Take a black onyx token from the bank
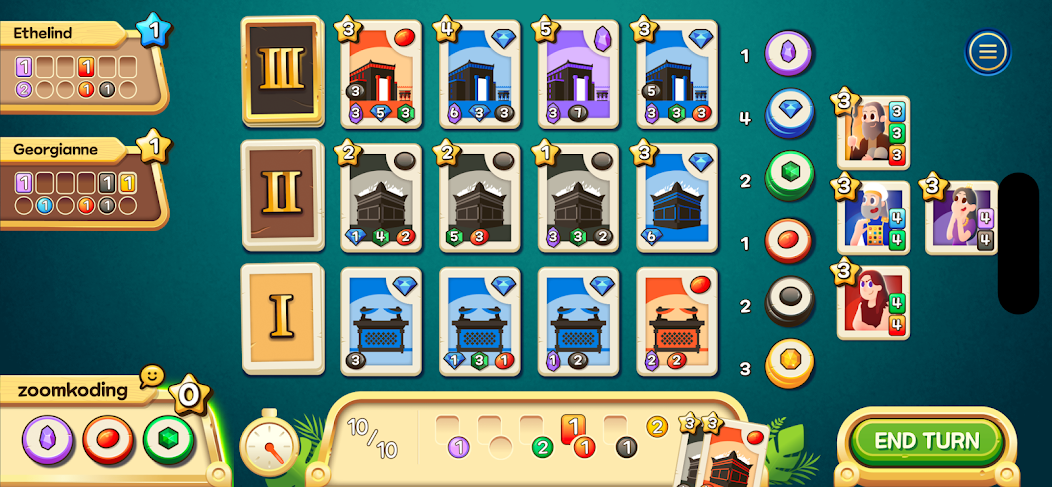 click(790, 303)
